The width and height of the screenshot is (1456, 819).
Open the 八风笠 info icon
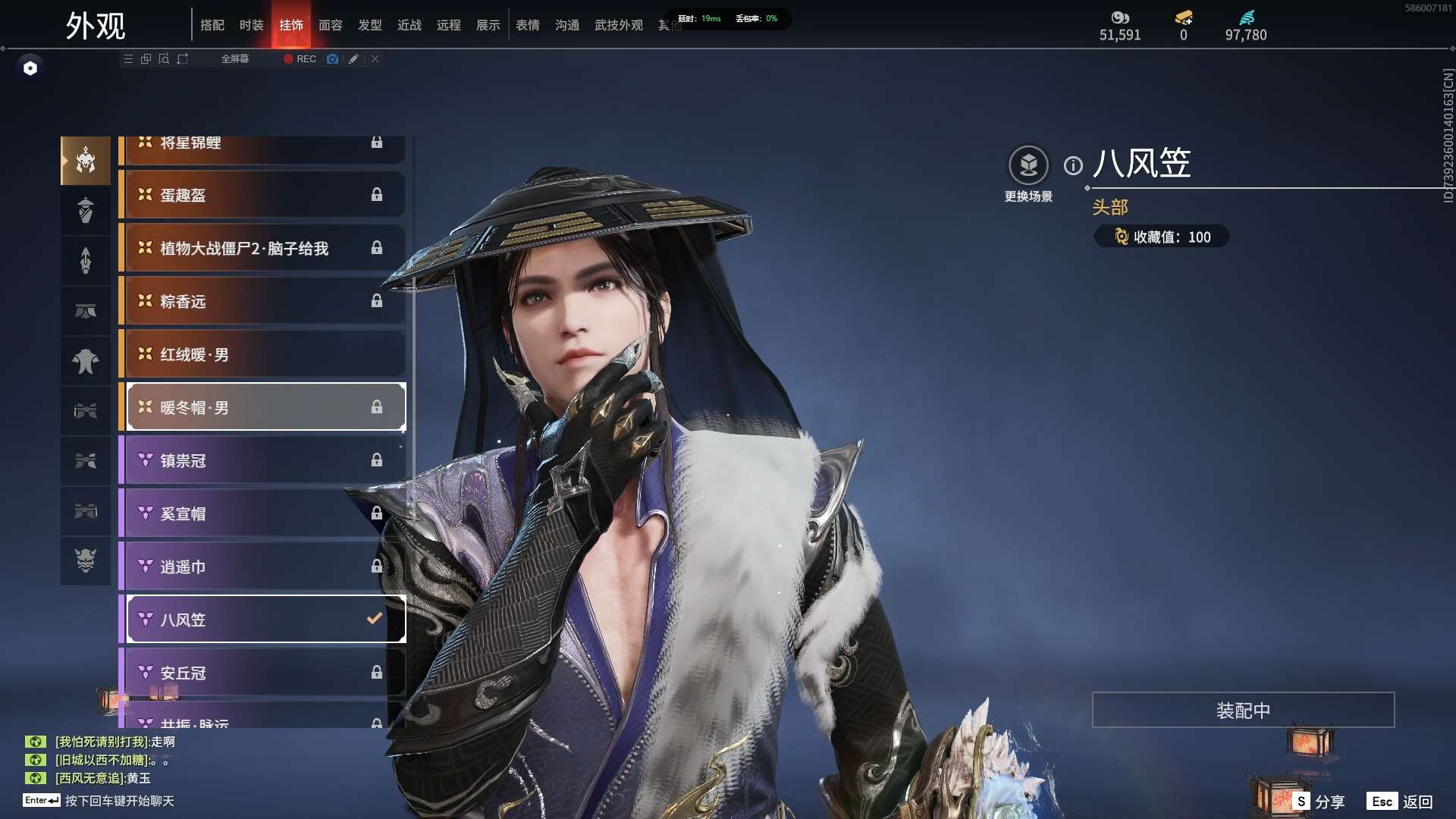[x=1073, y=165]
